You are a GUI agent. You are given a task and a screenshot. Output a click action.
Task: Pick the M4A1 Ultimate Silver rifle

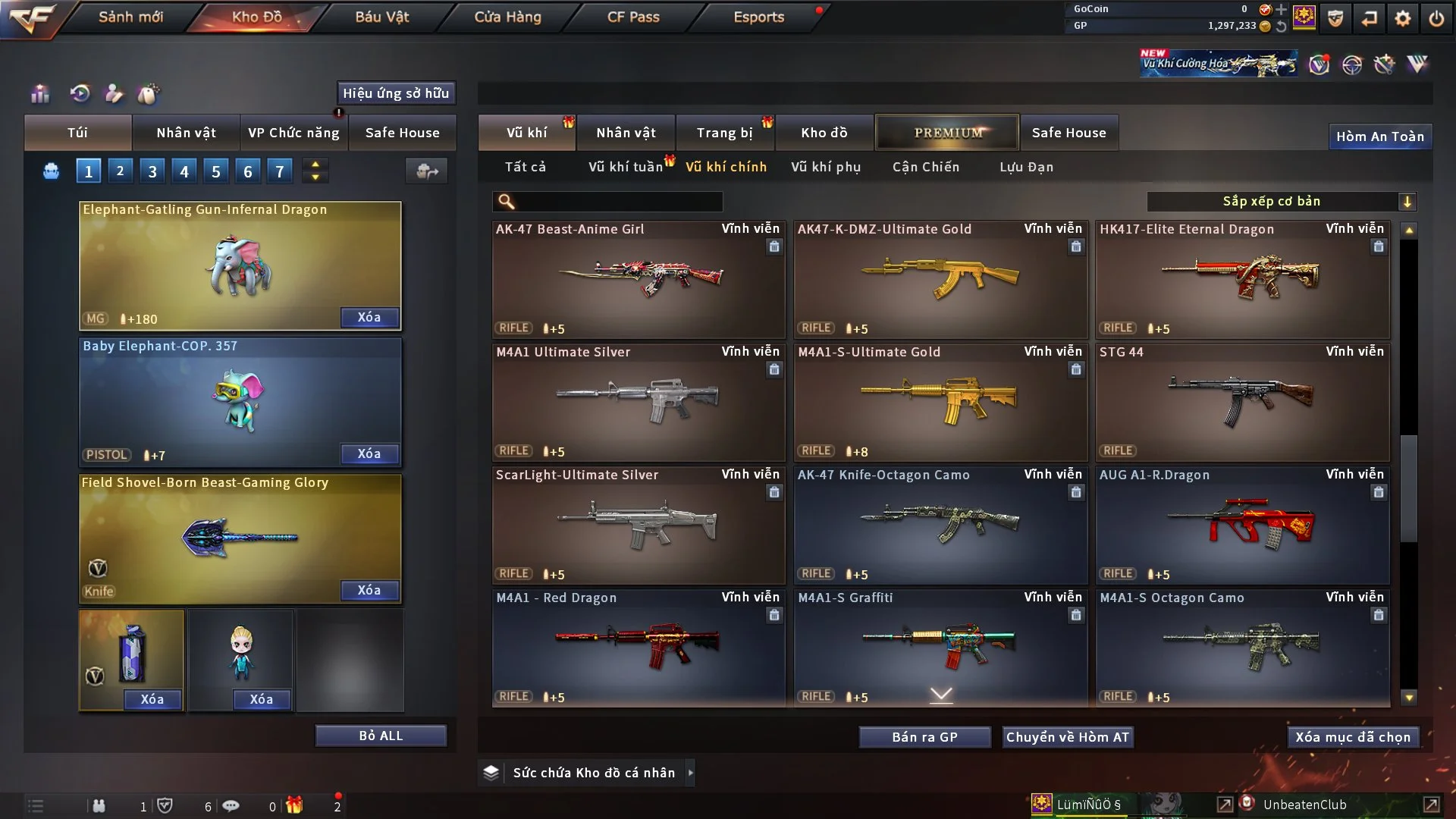pyautogui.click(x=638, y=401)
